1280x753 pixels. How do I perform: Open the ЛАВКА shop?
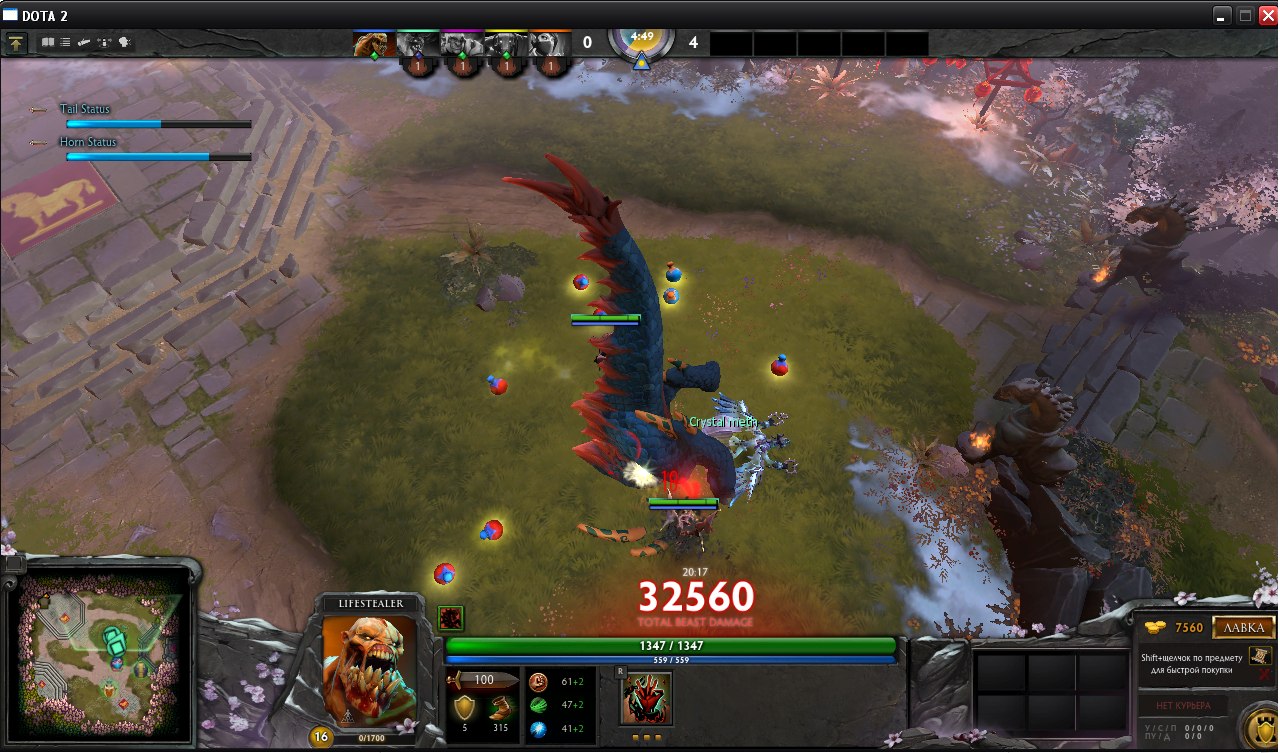pyautogui.click(x=1243, y=628)
